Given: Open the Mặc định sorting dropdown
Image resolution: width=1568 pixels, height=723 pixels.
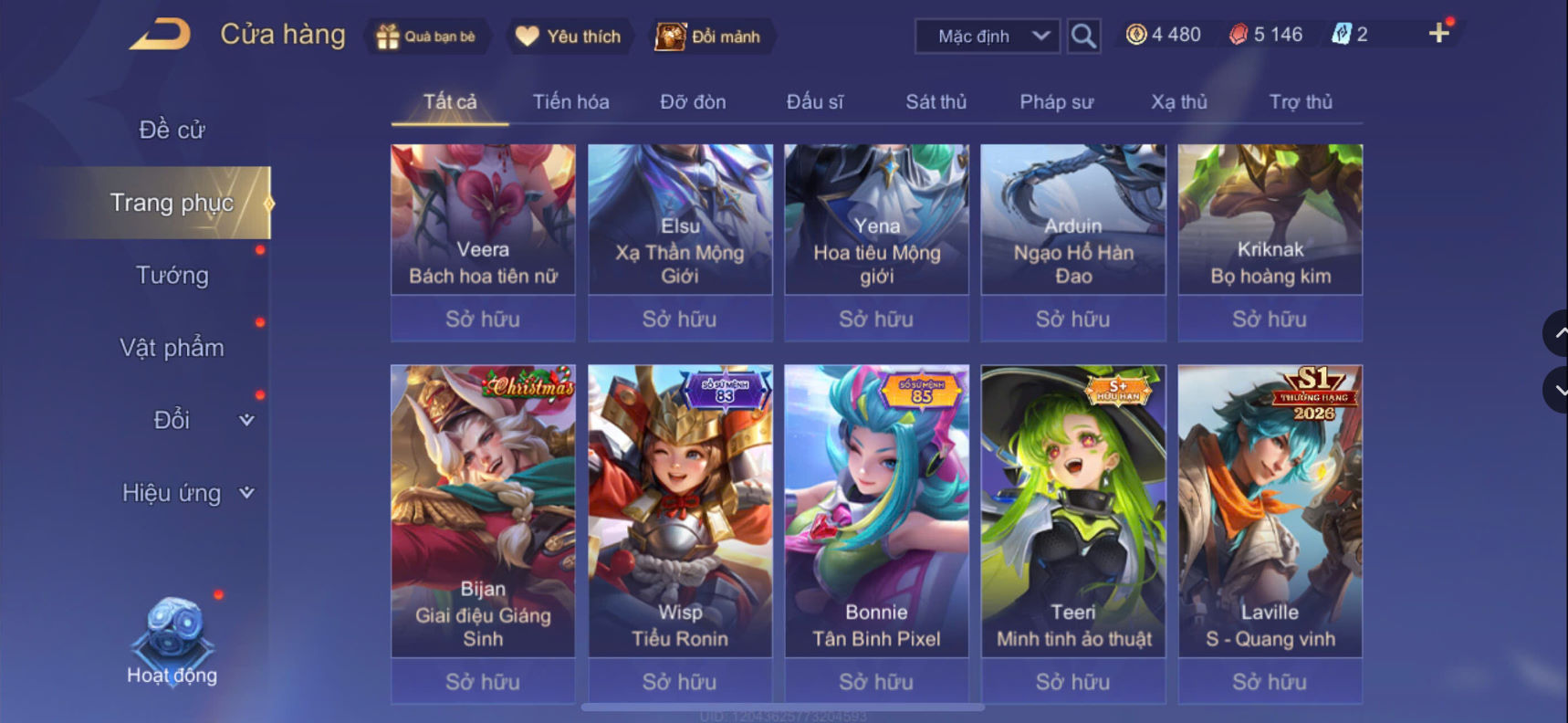Looking at the screenshot, I should [x=985, y=36].
